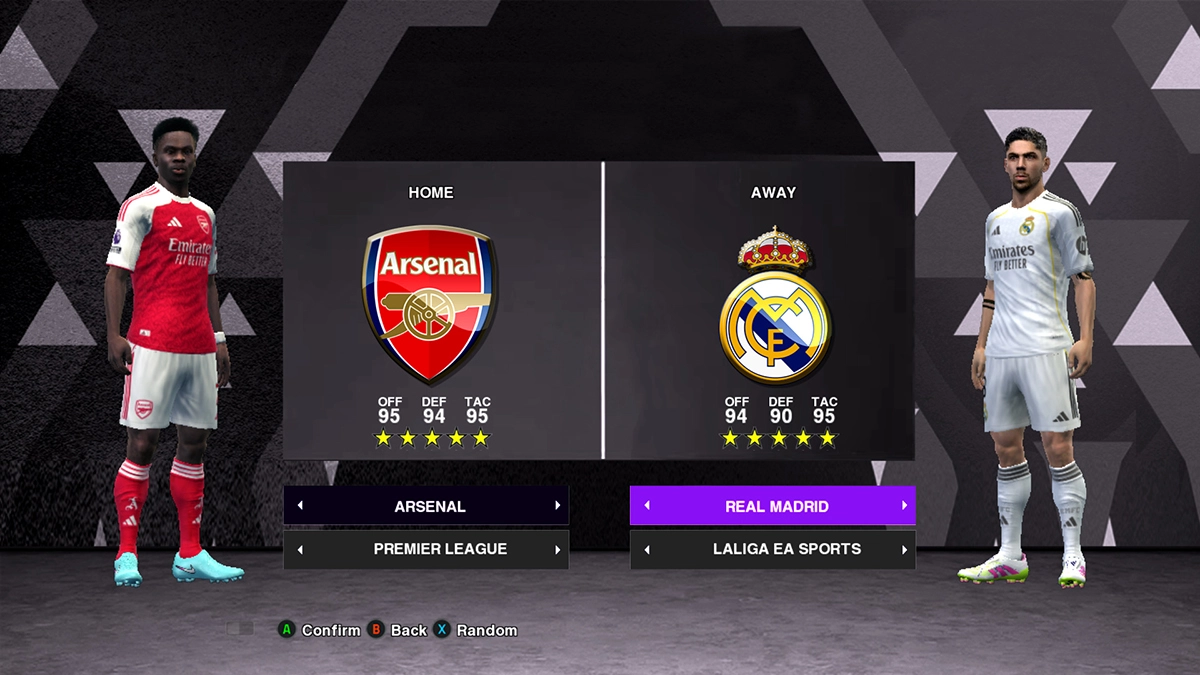Image resolution: width=1200 pixels, height=675 pixels.
Task: Select the ARSENAL home team selector
Action: click(429, 506)
